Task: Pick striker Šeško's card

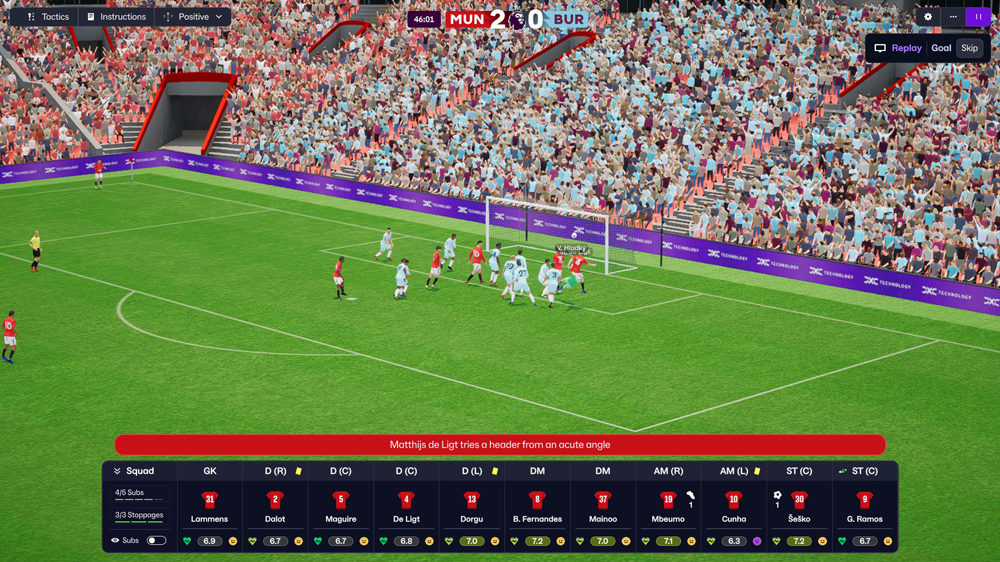Action: pos(799,505)
